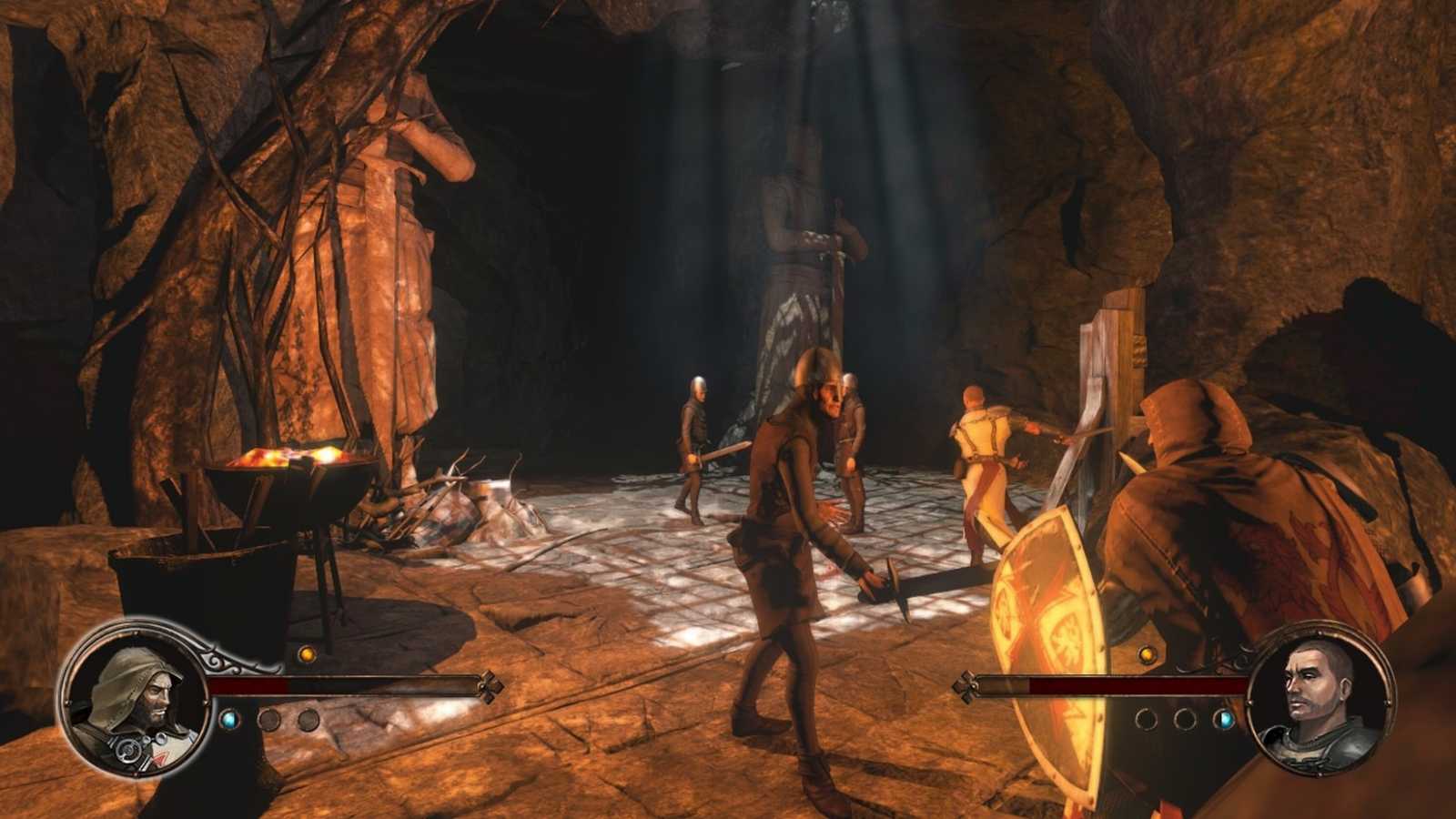Select the yellow shield with the red cross

pos(1046,628)
